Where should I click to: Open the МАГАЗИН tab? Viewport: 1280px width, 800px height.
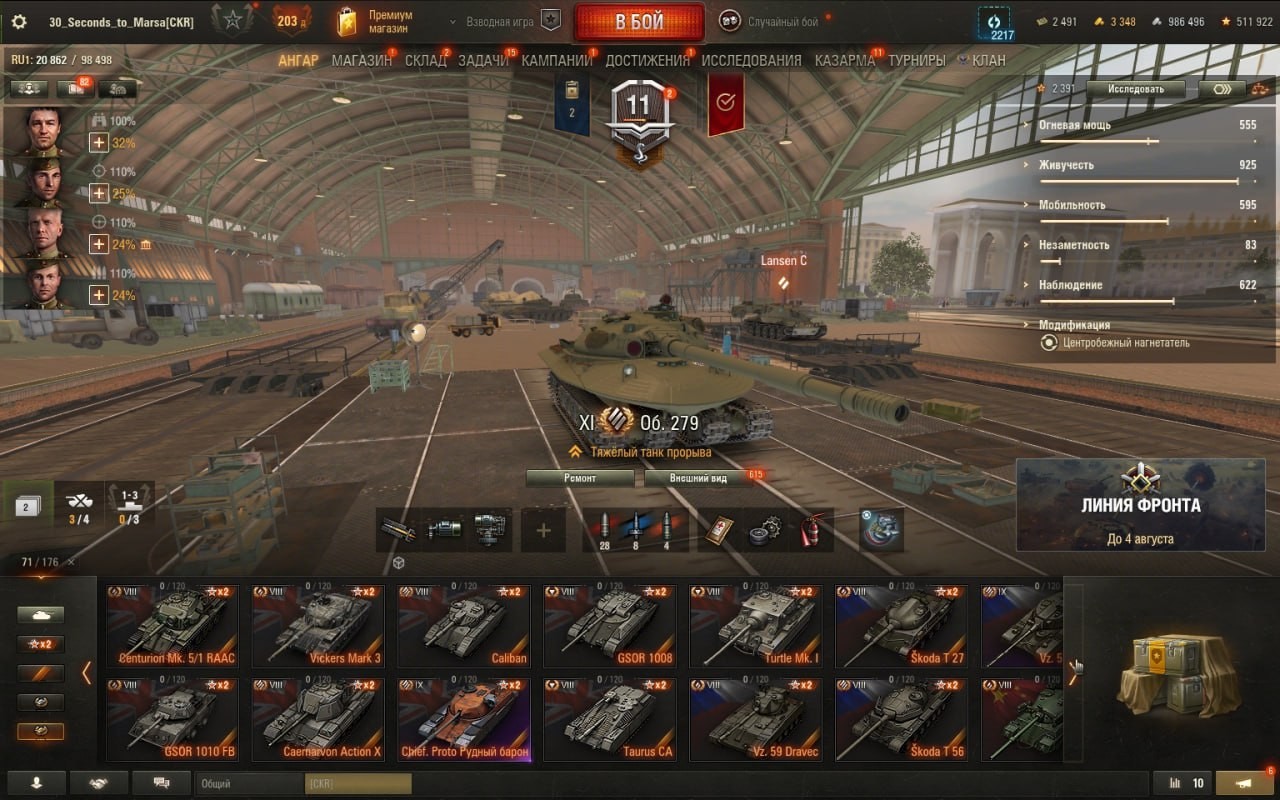pyautogui.click(x=361, y=60)
